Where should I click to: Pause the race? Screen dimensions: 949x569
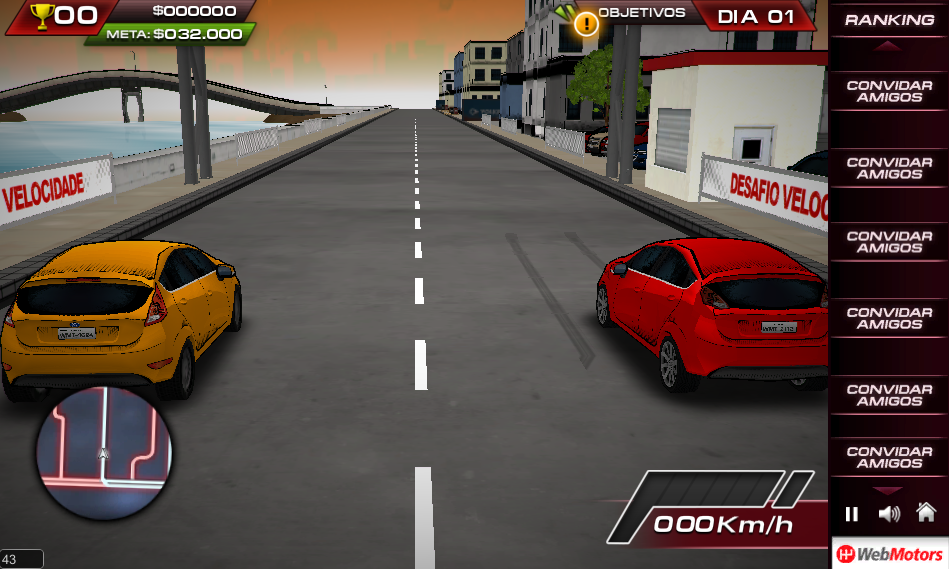[852, 514]
